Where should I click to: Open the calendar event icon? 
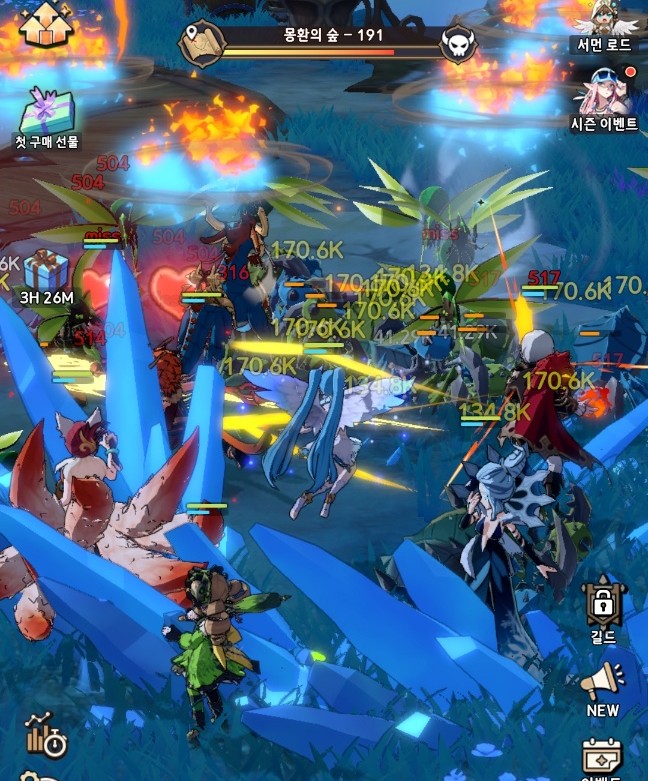click(x=603, y=758)
